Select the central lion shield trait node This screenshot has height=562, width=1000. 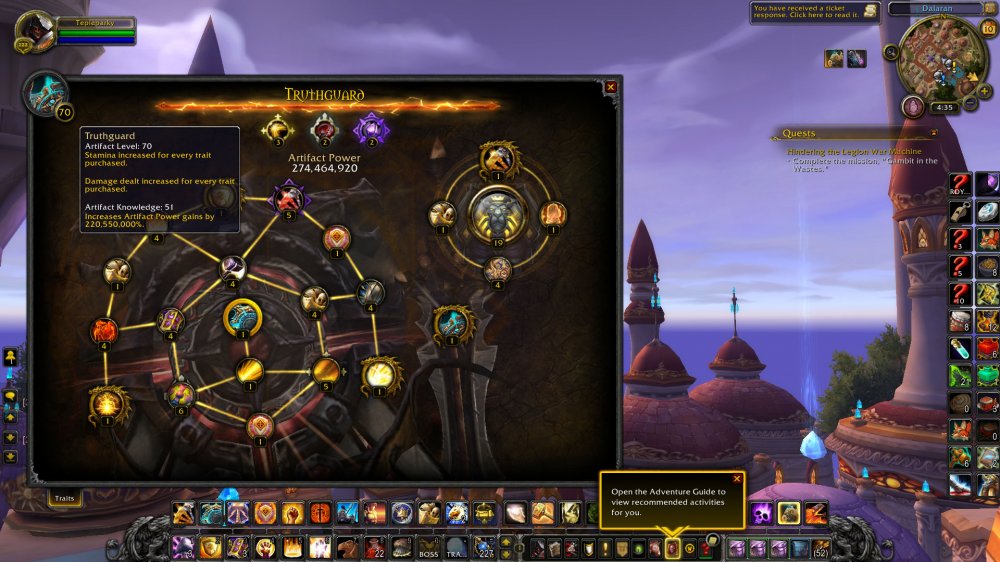tap(498, 213)
